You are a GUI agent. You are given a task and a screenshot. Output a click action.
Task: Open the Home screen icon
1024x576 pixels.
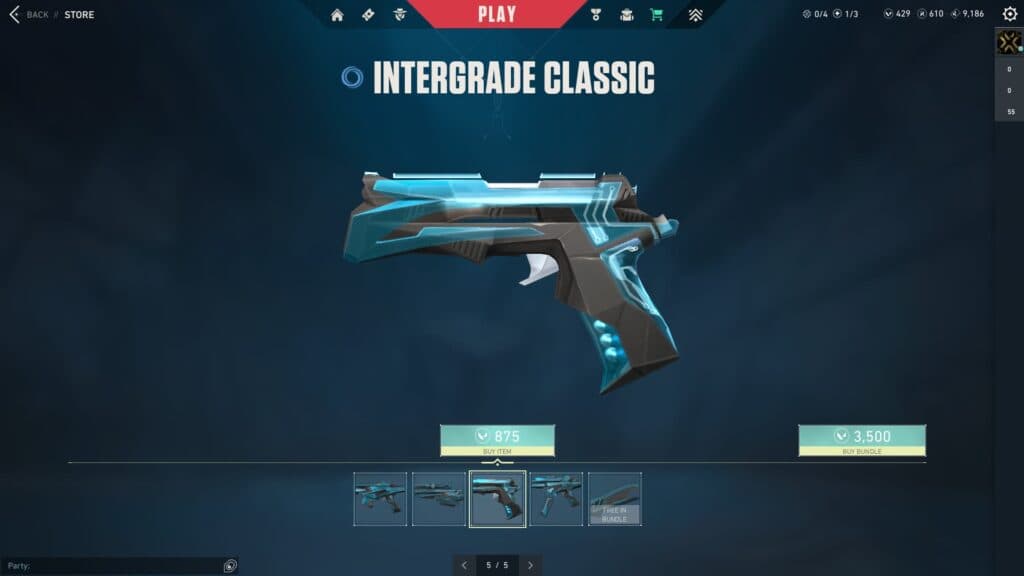(337, 15)
